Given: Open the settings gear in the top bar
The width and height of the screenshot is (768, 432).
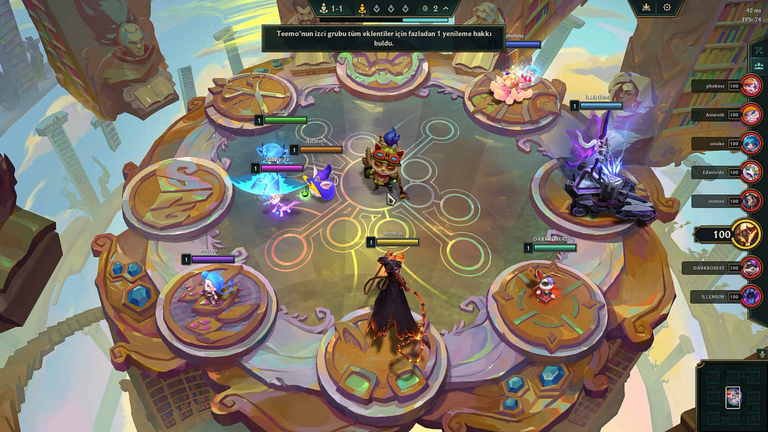Looking at the screenshot, I should click(667, 8).
